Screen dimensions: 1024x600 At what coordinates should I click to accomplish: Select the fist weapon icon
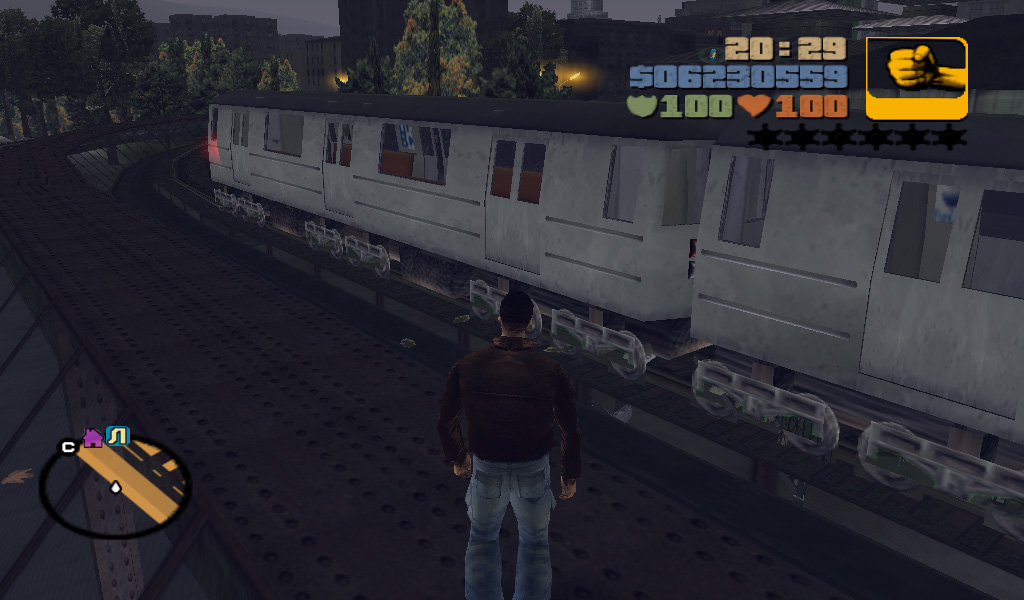(916, 78)
